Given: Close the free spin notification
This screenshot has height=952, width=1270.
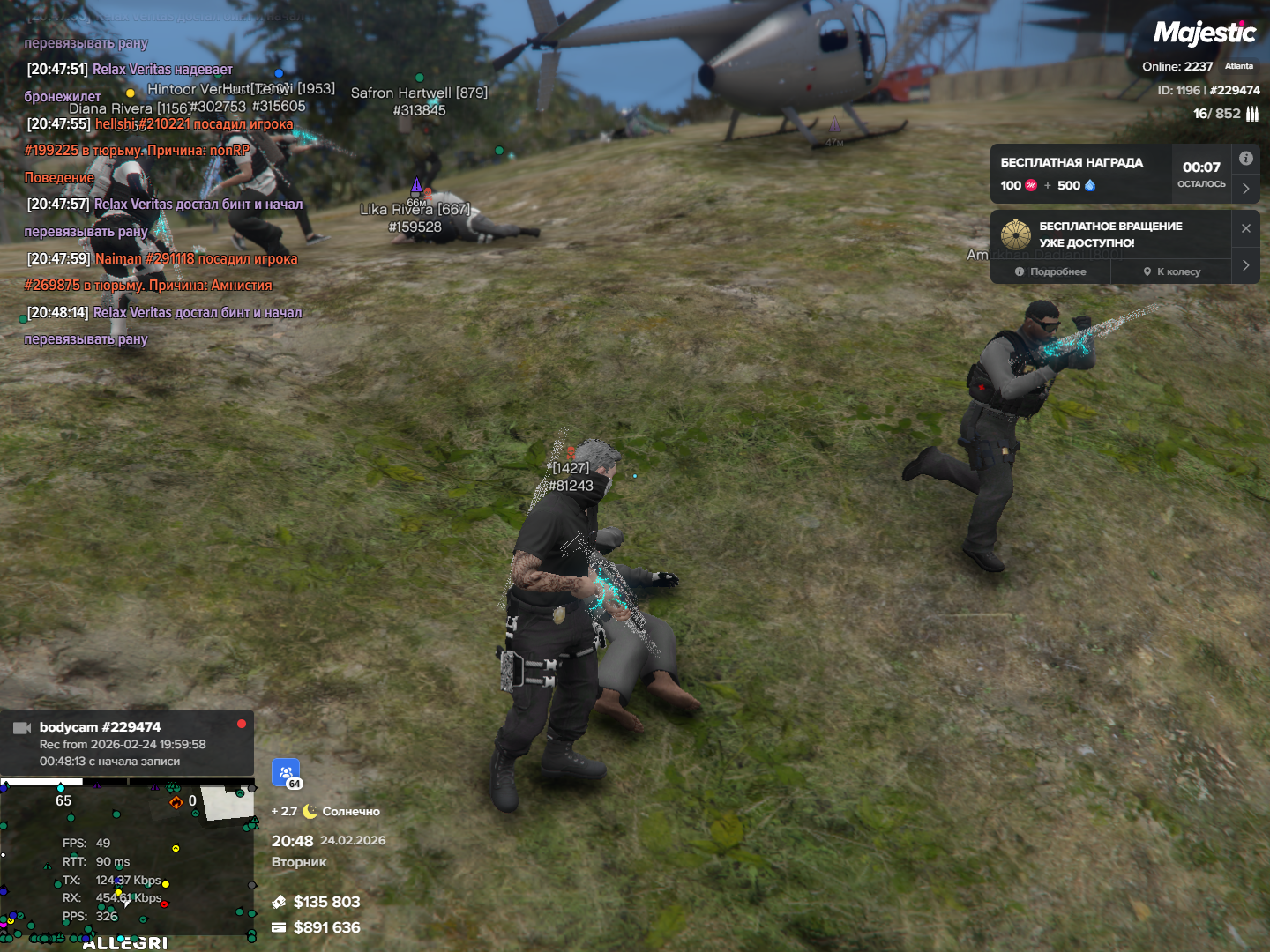Looking at the screenshot, I should [1245, 228].
